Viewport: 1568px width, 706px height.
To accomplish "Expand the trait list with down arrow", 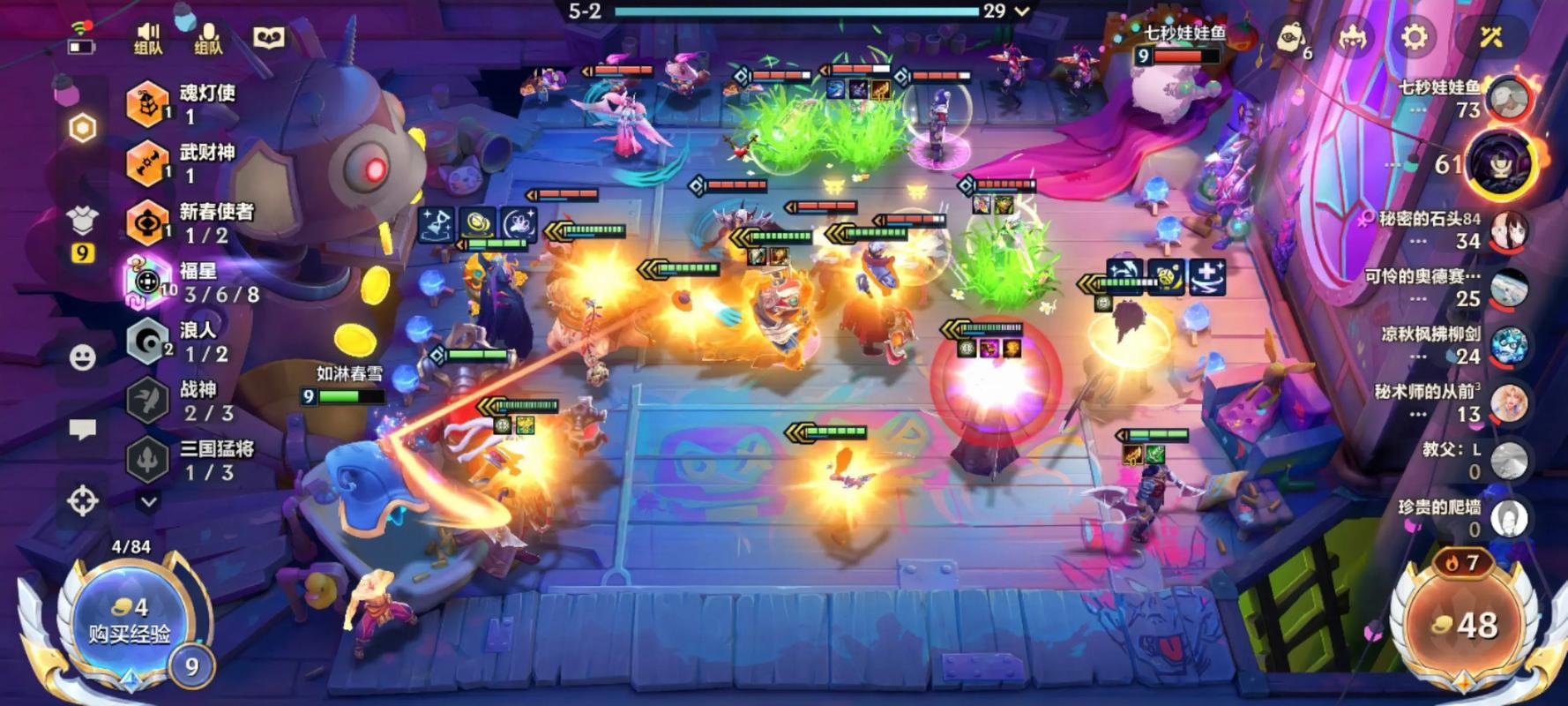I will coord(149,501).
